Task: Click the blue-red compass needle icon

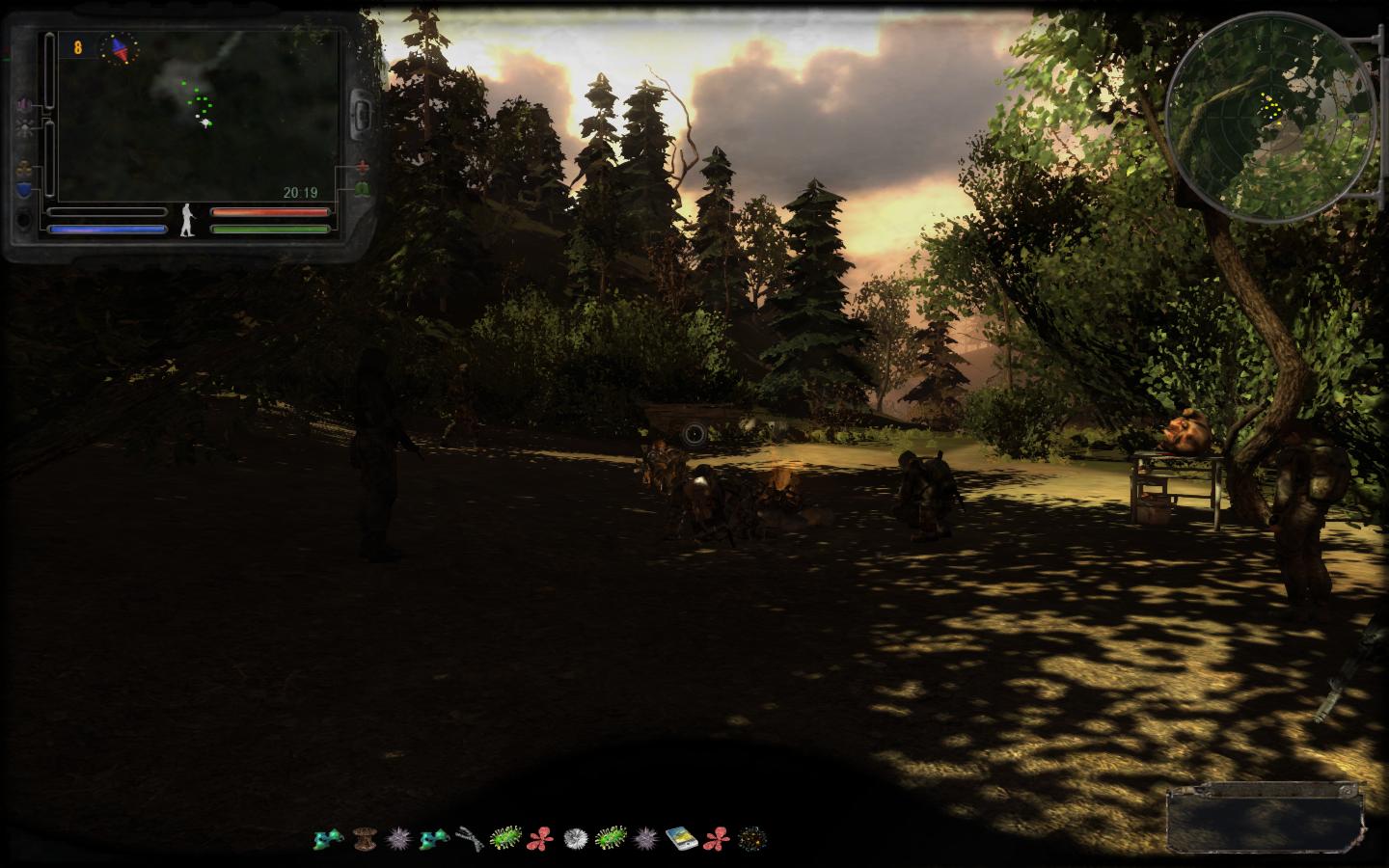Action: click(x=121, y=47)
